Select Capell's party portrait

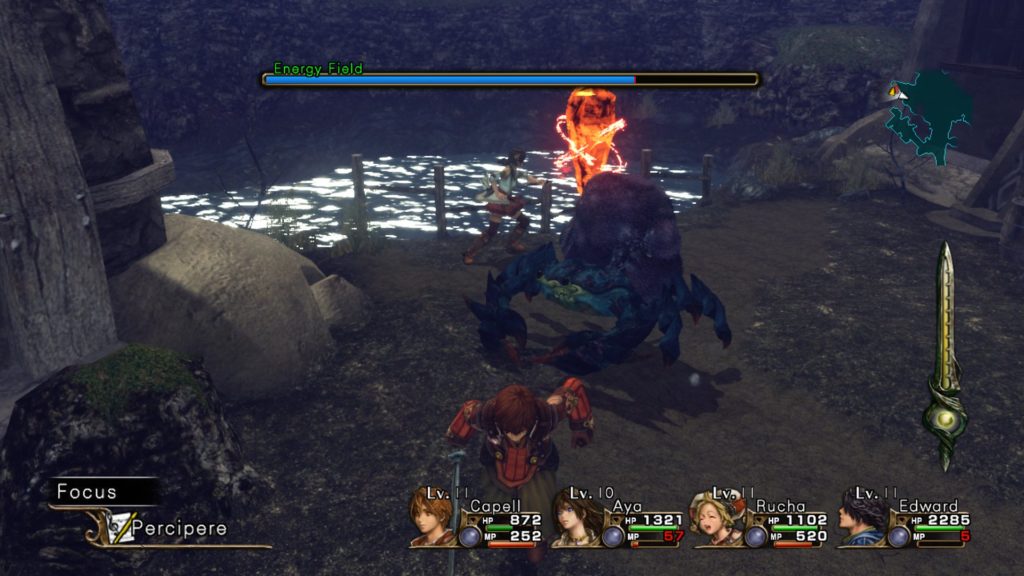(x=431, y=519)
